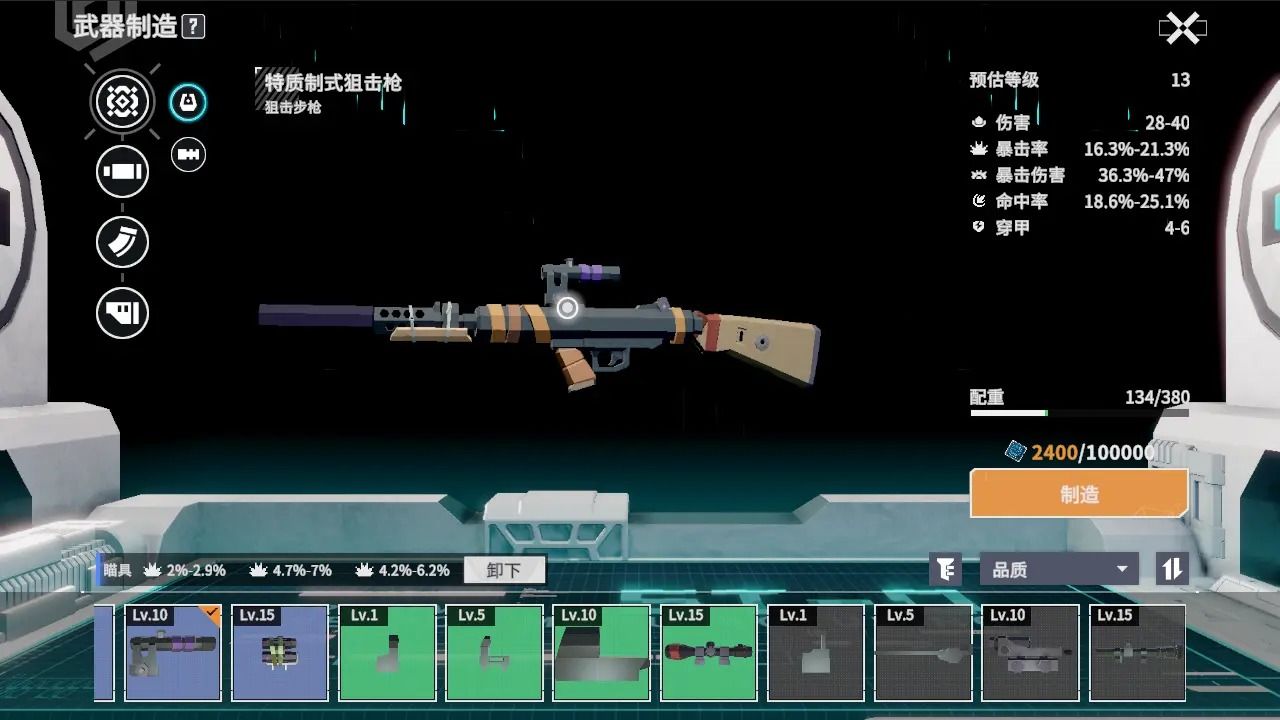Open the parts filter icon
The image size is (1280, 720).
945,570
